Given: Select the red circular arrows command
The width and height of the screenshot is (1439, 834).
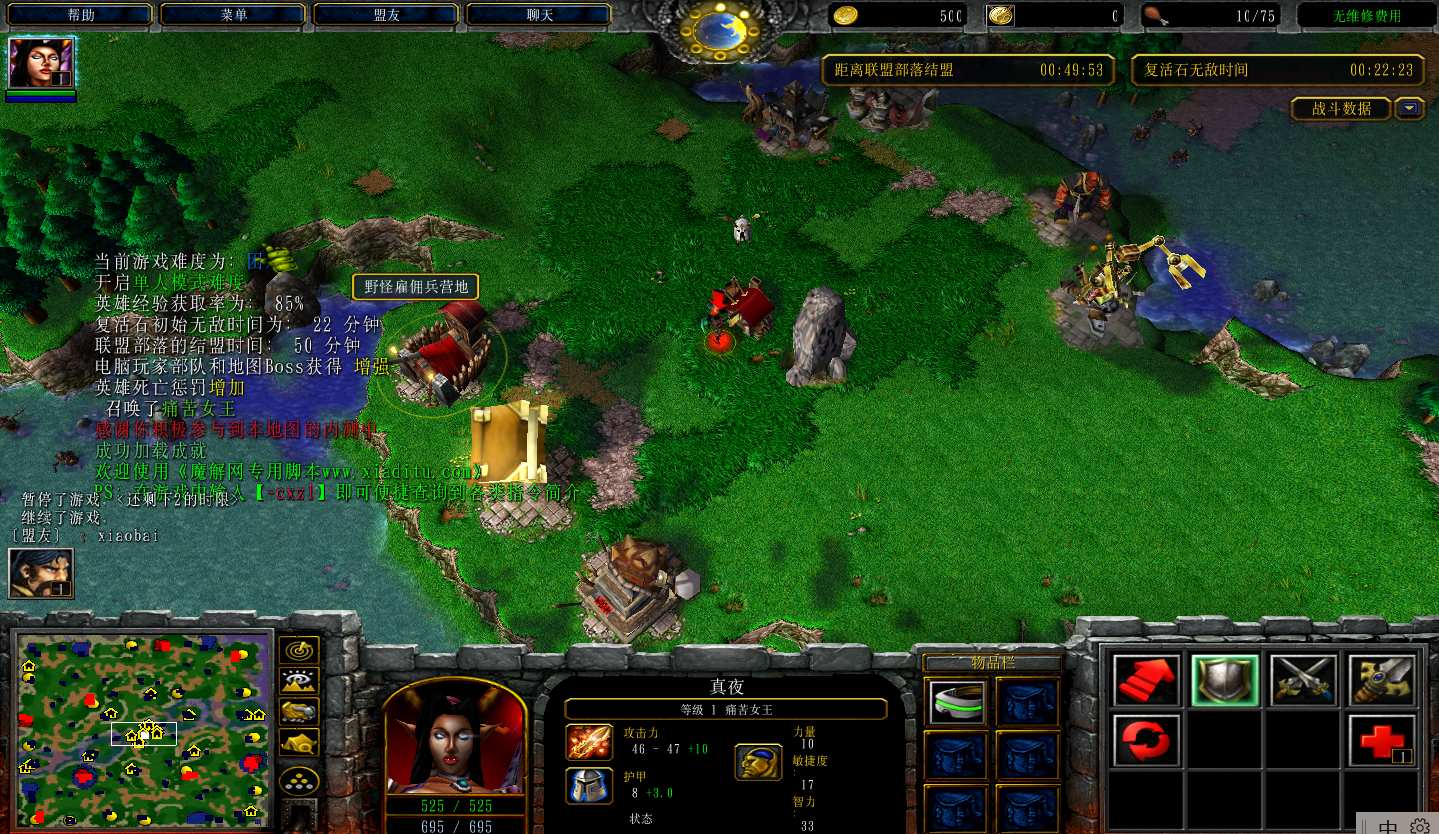Looking at the screenshot, I should tap(1146, 740).
